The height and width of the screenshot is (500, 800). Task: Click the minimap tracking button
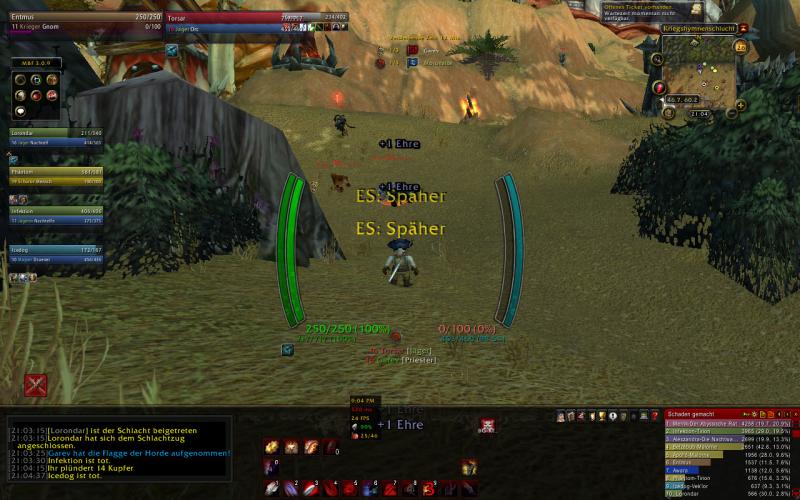659,59
